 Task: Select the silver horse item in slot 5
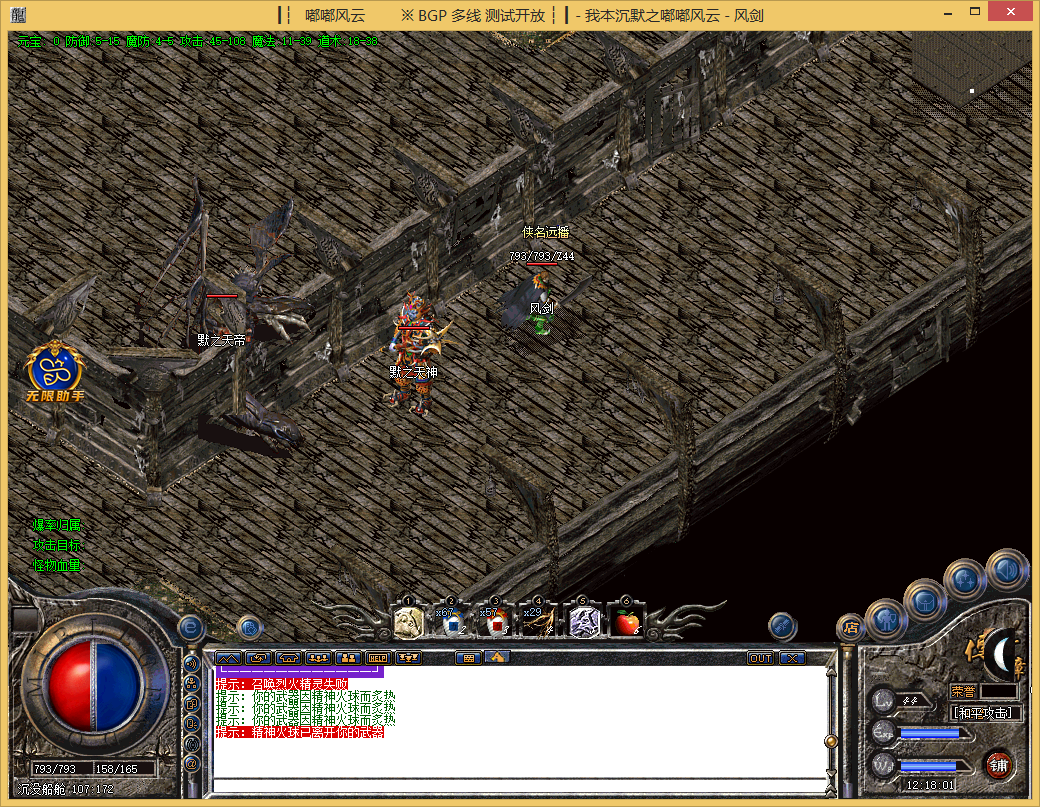click(x=583, y=621)
